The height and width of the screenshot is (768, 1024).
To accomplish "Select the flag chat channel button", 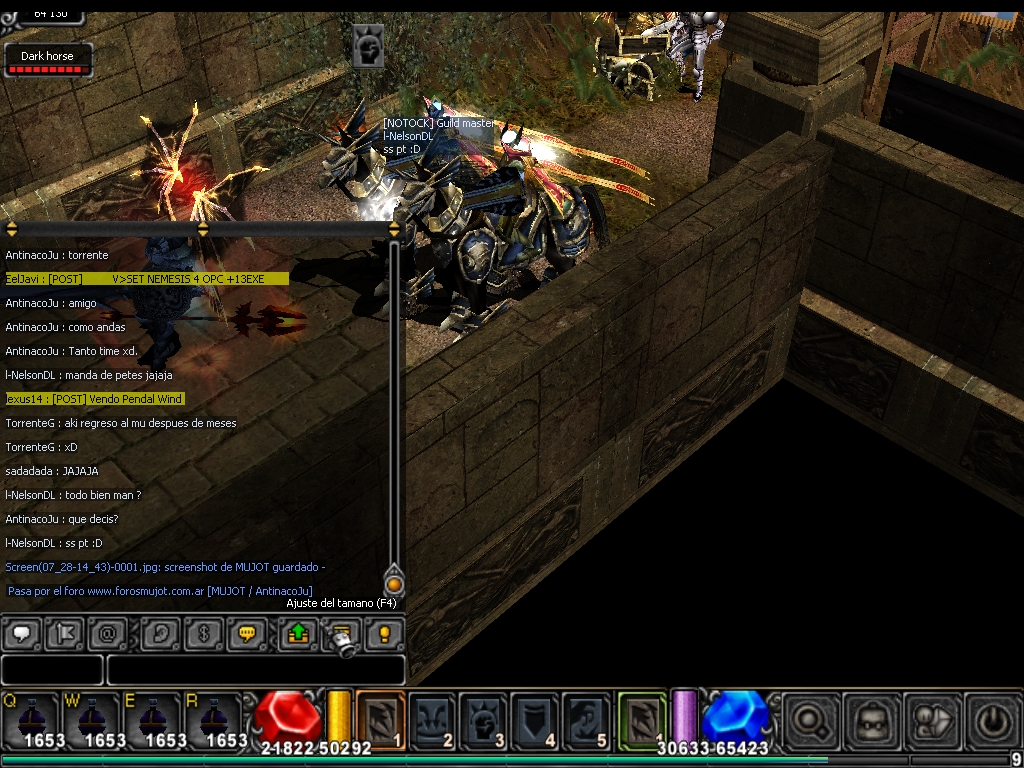I will pos(64,634).
